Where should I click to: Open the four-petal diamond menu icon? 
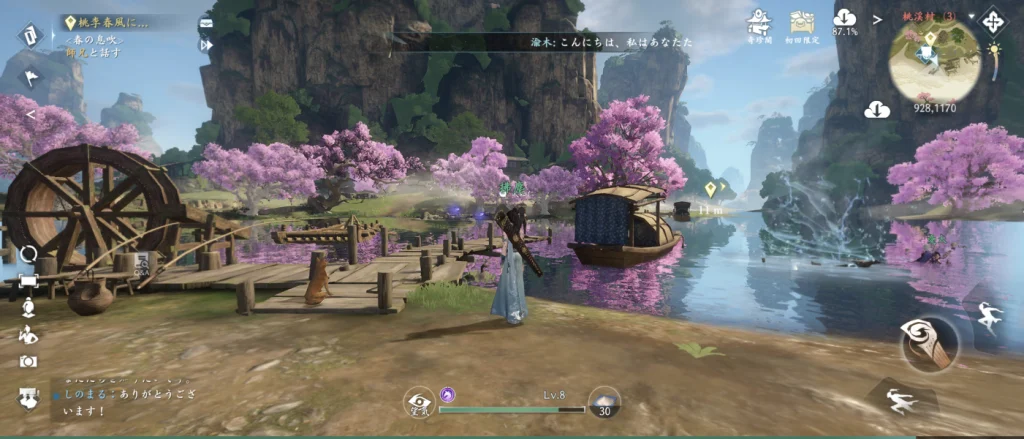tap(994, 21)
